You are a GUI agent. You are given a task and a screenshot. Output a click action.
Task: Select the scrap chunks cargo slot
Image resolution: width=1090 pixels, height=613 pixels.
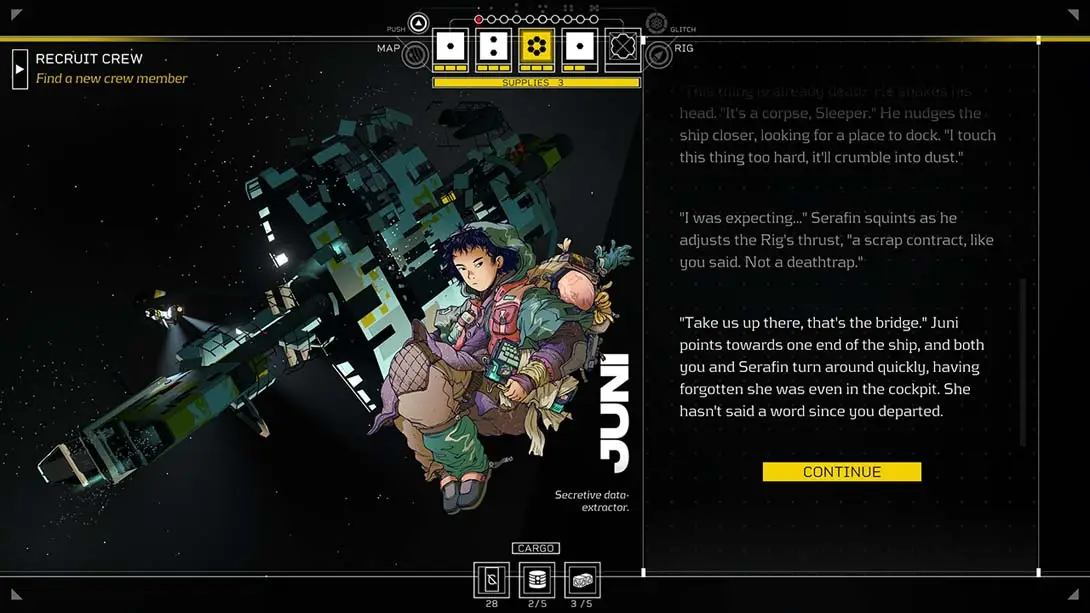coord(582,580)
